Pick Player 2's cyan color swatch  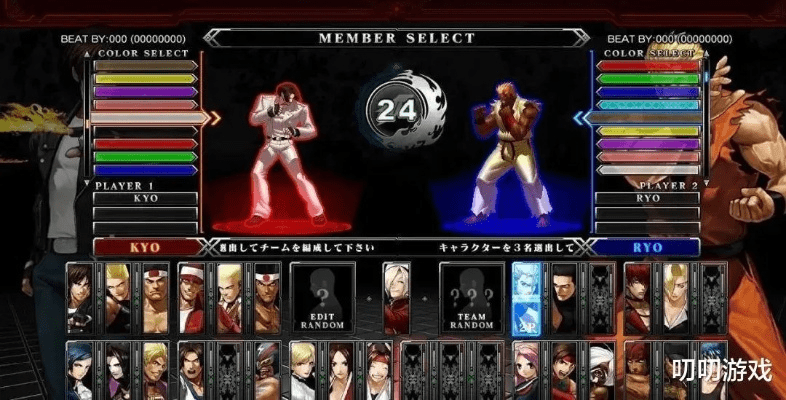pos(648,105)
